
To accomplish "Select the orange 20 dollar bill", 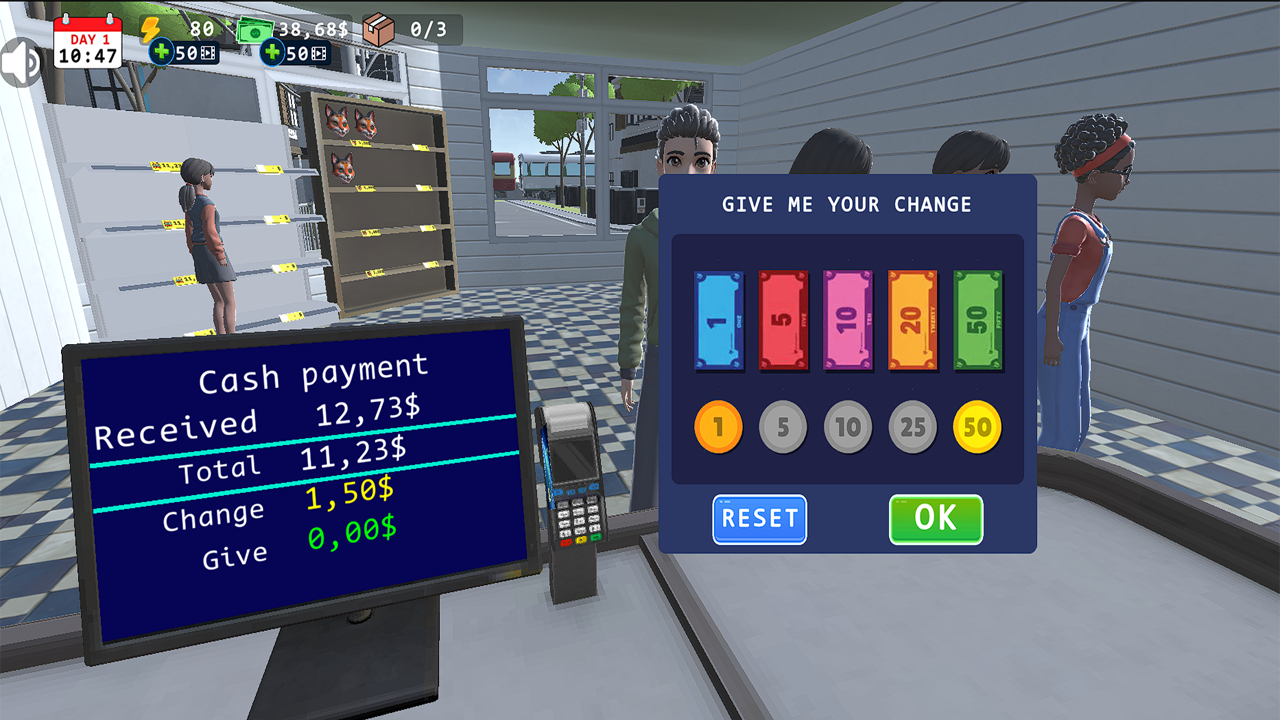I will pyautogui.click(x=912, y=318).
